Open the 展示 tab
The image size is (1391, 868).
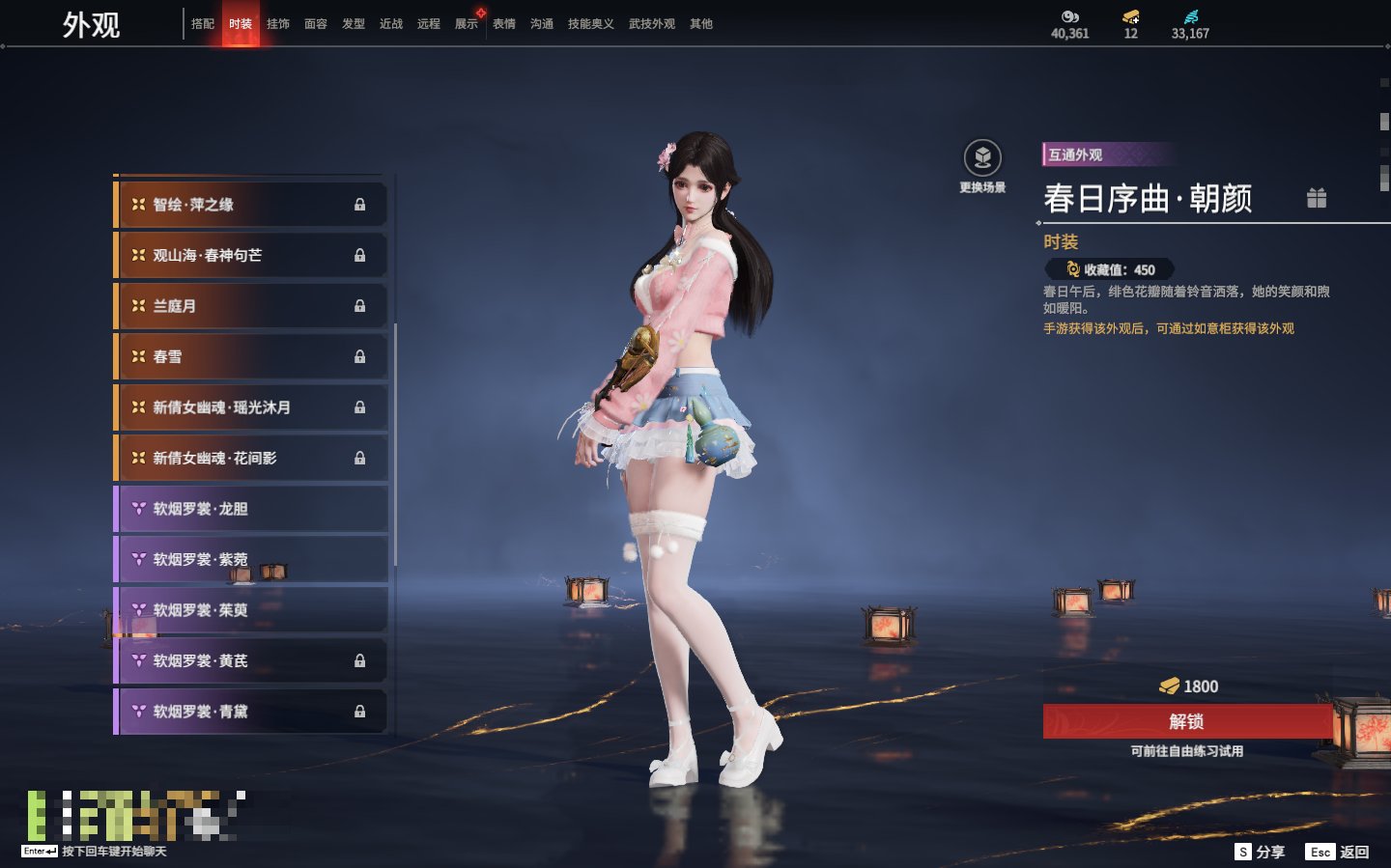[467, 24]
